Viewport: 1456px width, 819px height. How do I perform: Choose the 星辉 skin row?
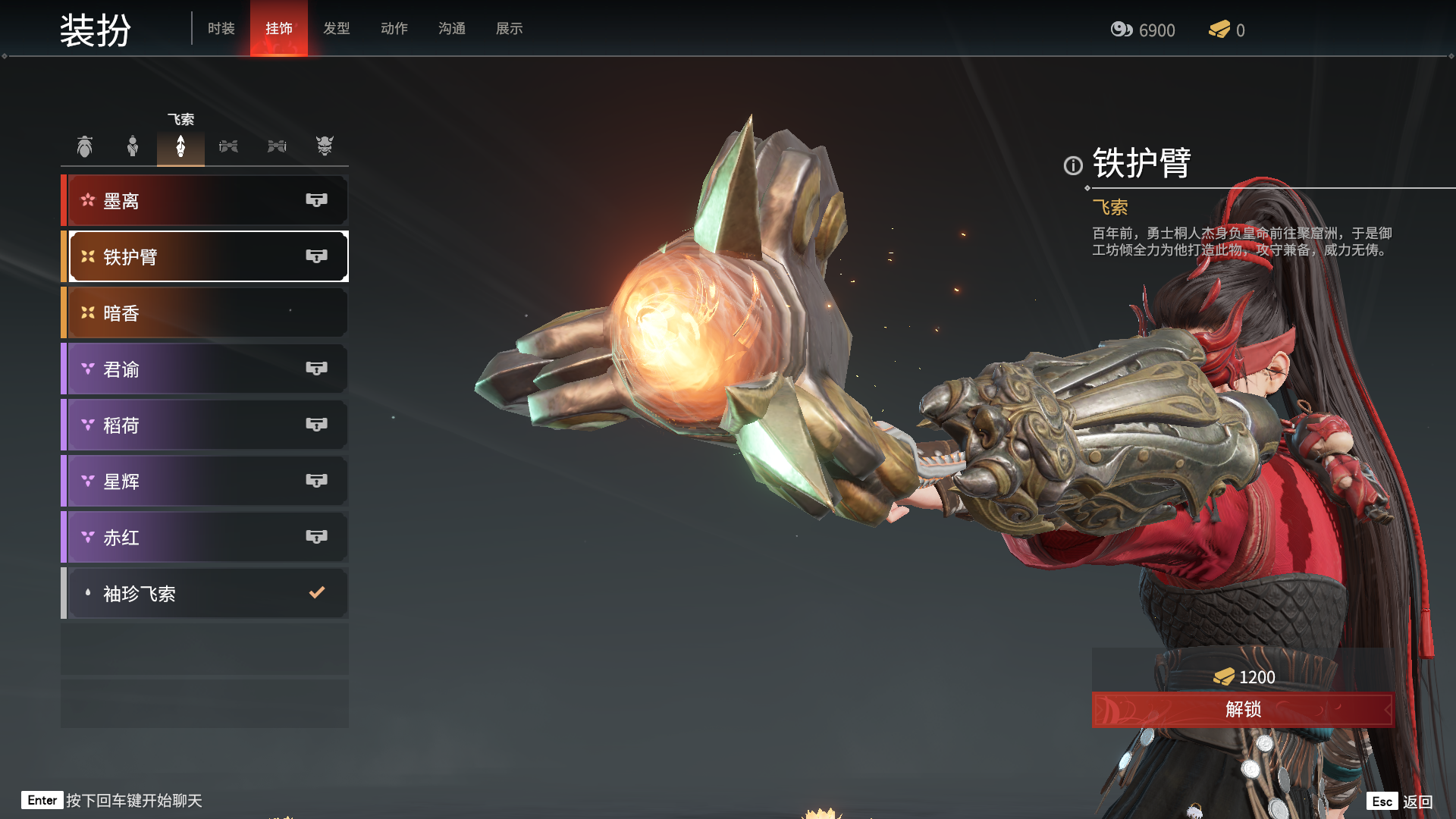[x=206, y=482]
